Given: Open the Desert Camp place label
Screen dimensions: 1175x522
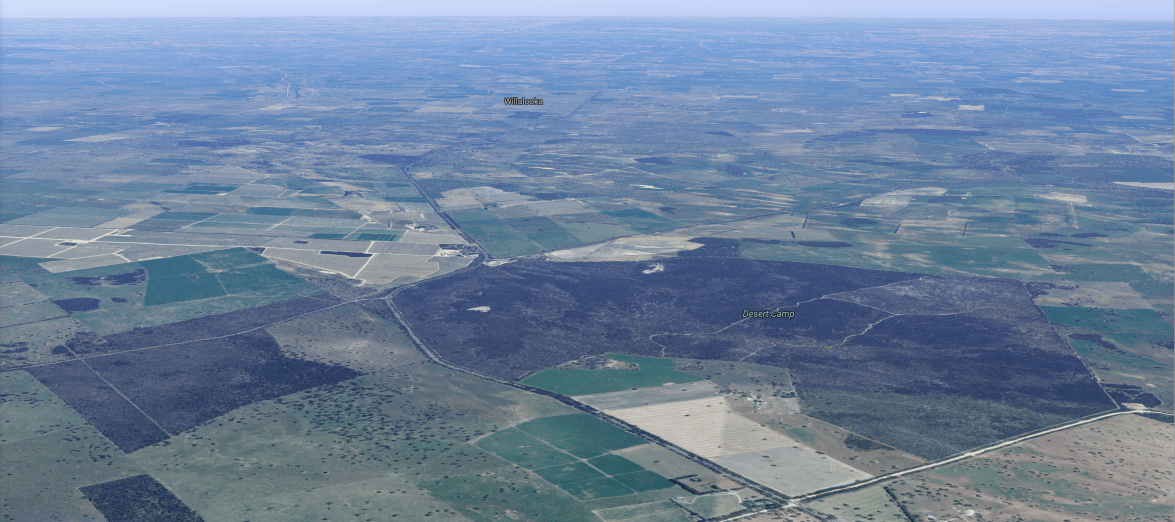Looking at the screenshot, I should (x=768, y=314).
